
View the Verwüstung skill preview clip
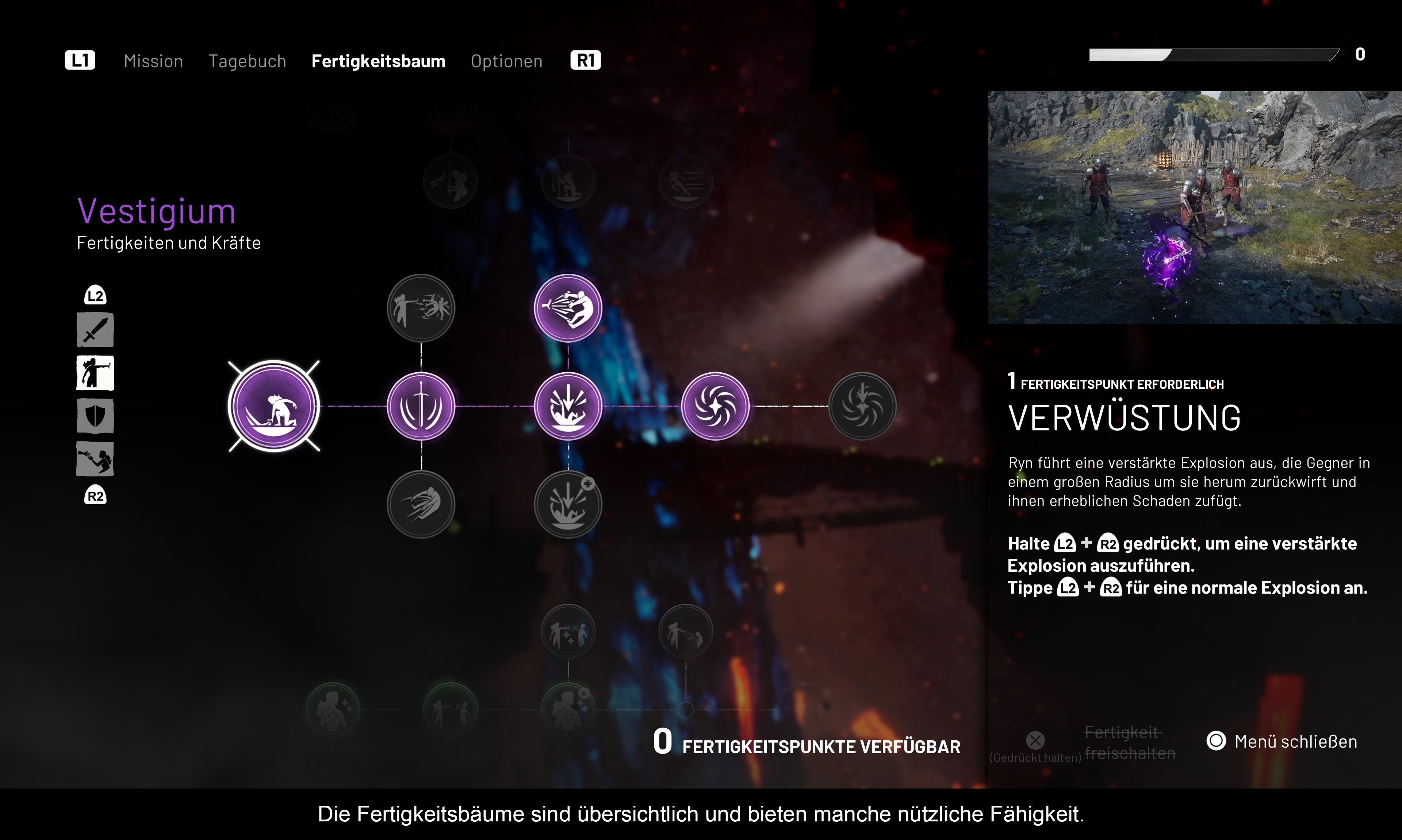click(x=1194, y=207)
